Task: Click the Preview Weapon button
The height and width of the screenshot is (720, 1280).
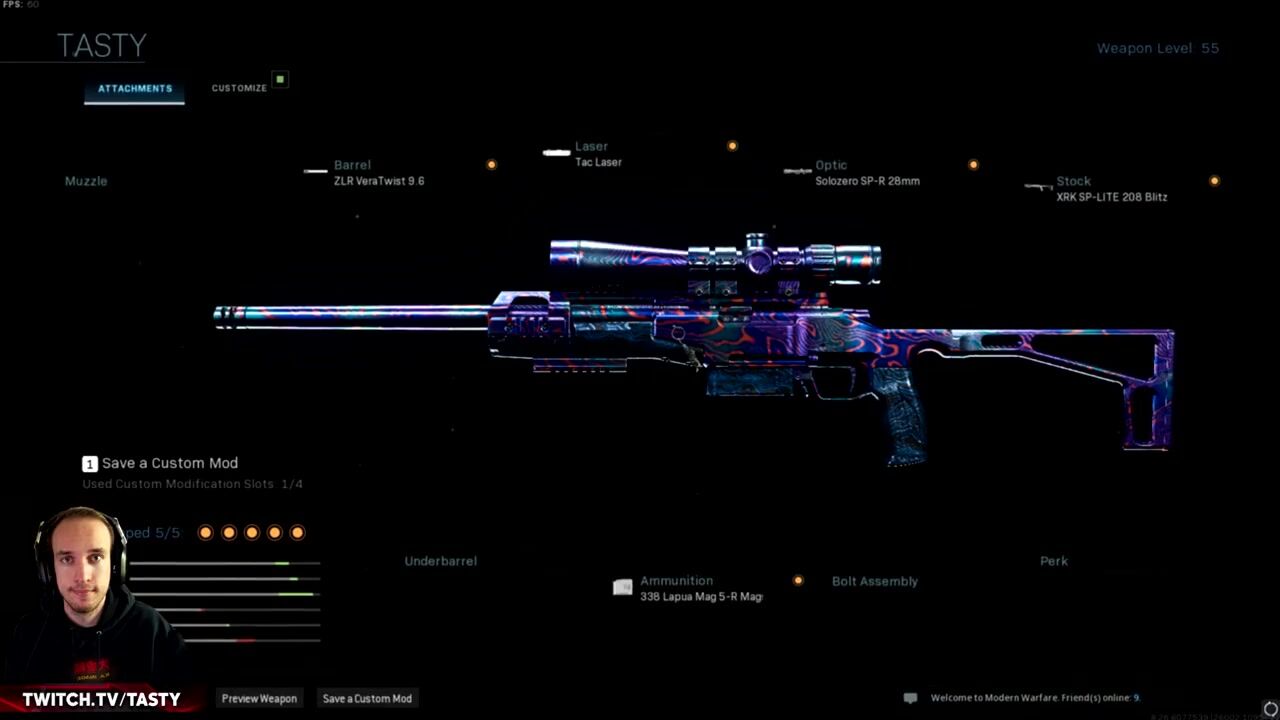Action: point(259,698)
